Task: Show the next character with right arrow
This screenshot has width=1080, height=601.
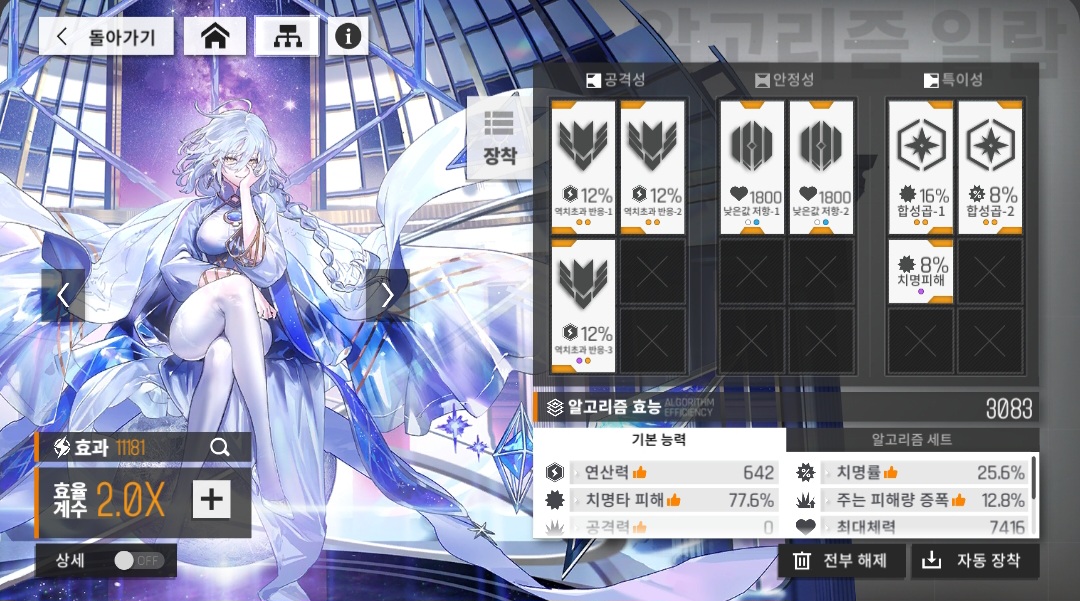Action: coord(388,295)
